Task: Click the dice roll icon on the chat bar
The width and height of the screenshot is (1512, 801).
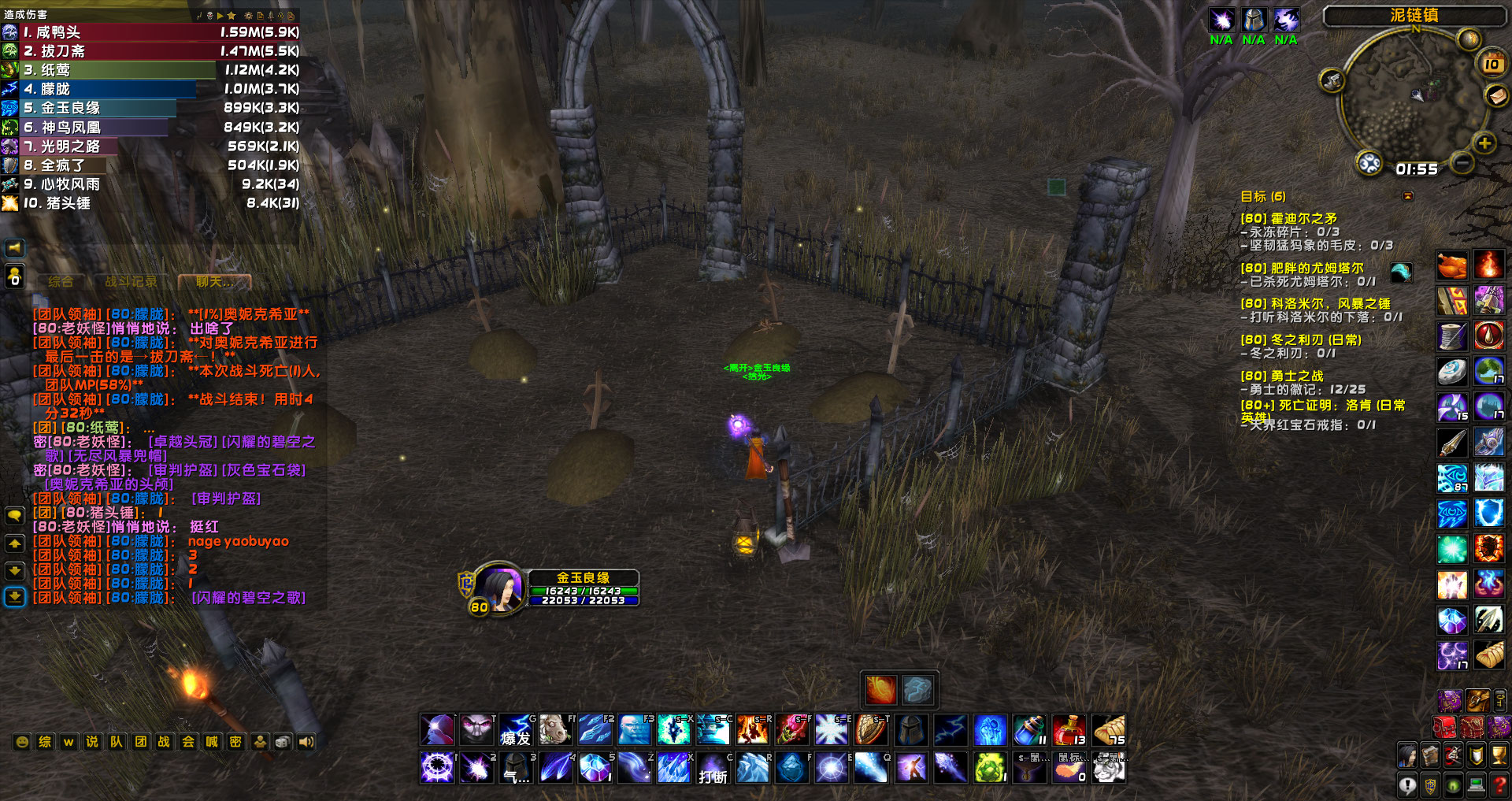Action: coord(283,741)
